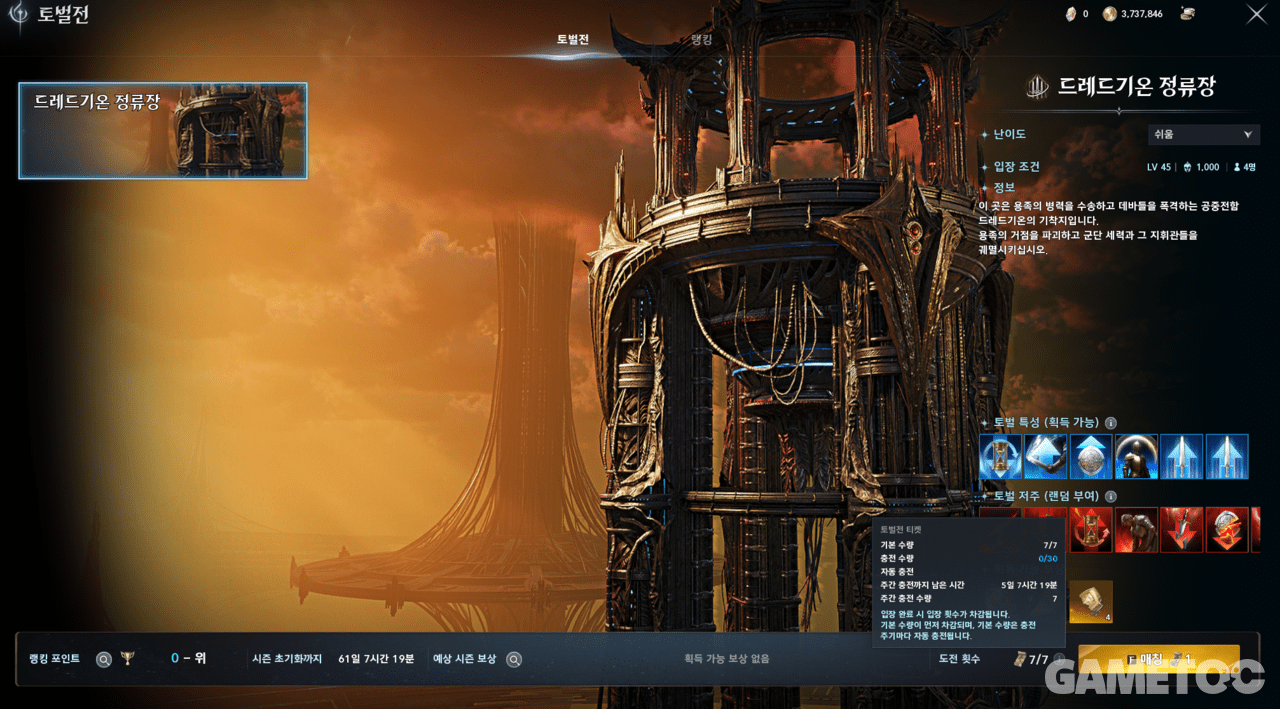Inspect the red broken shield curse icon
The width and height of the screenshot is (1280, 709).
tap(1226, 529)
